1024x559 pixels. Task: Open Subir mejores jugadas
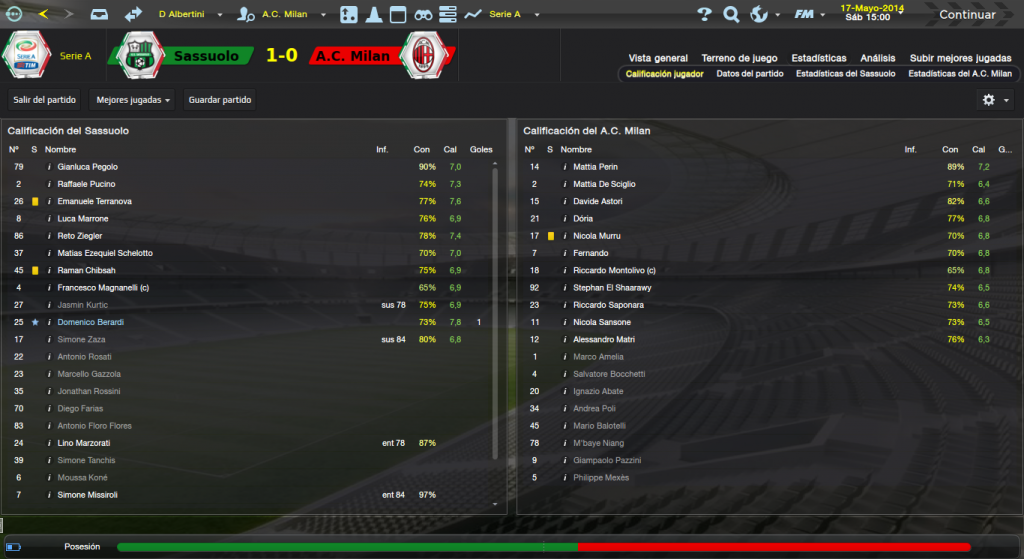[959, 58]
